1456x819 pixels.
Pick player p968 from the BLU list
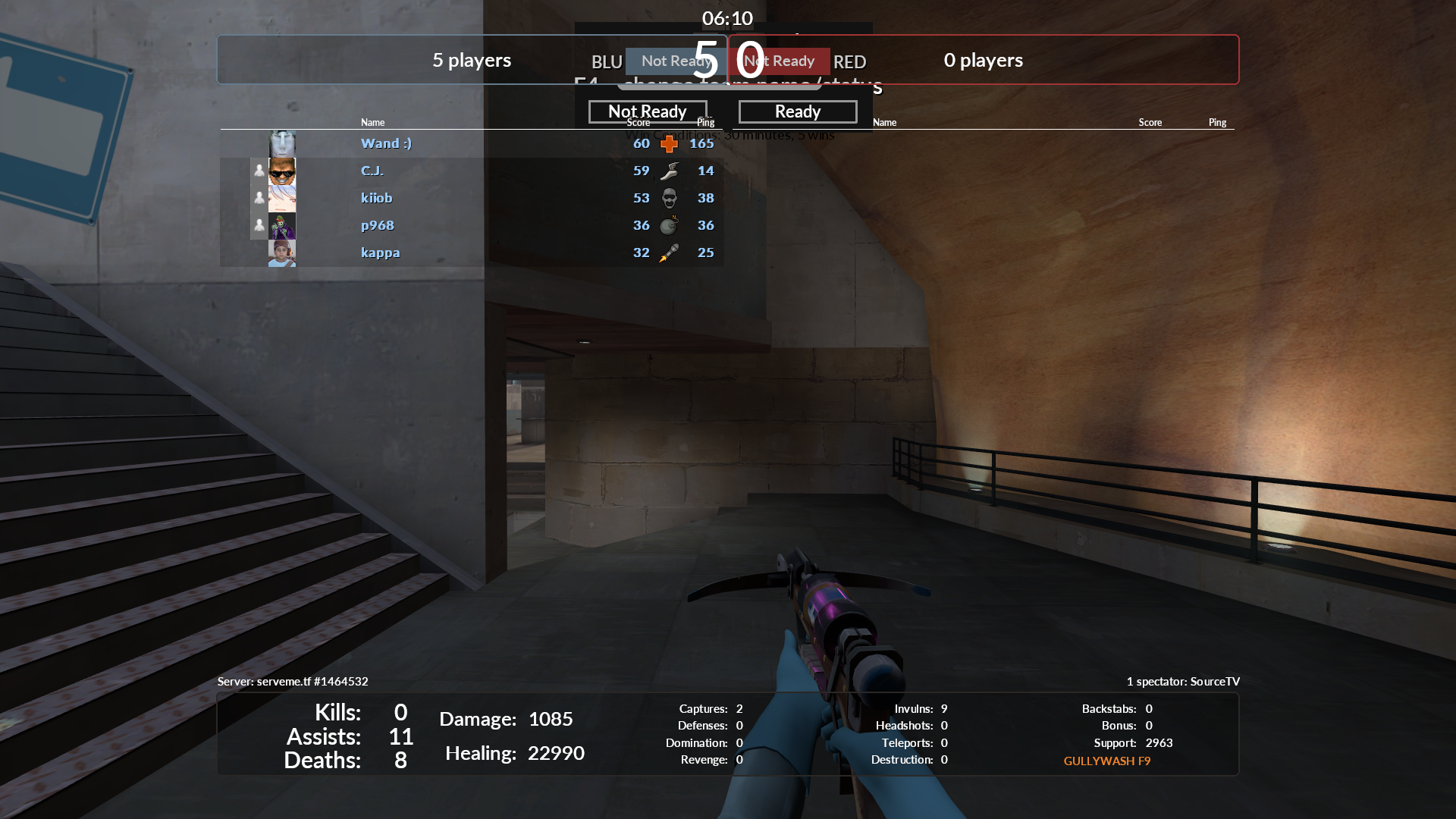pyautogui.click(x=377, y=225)
